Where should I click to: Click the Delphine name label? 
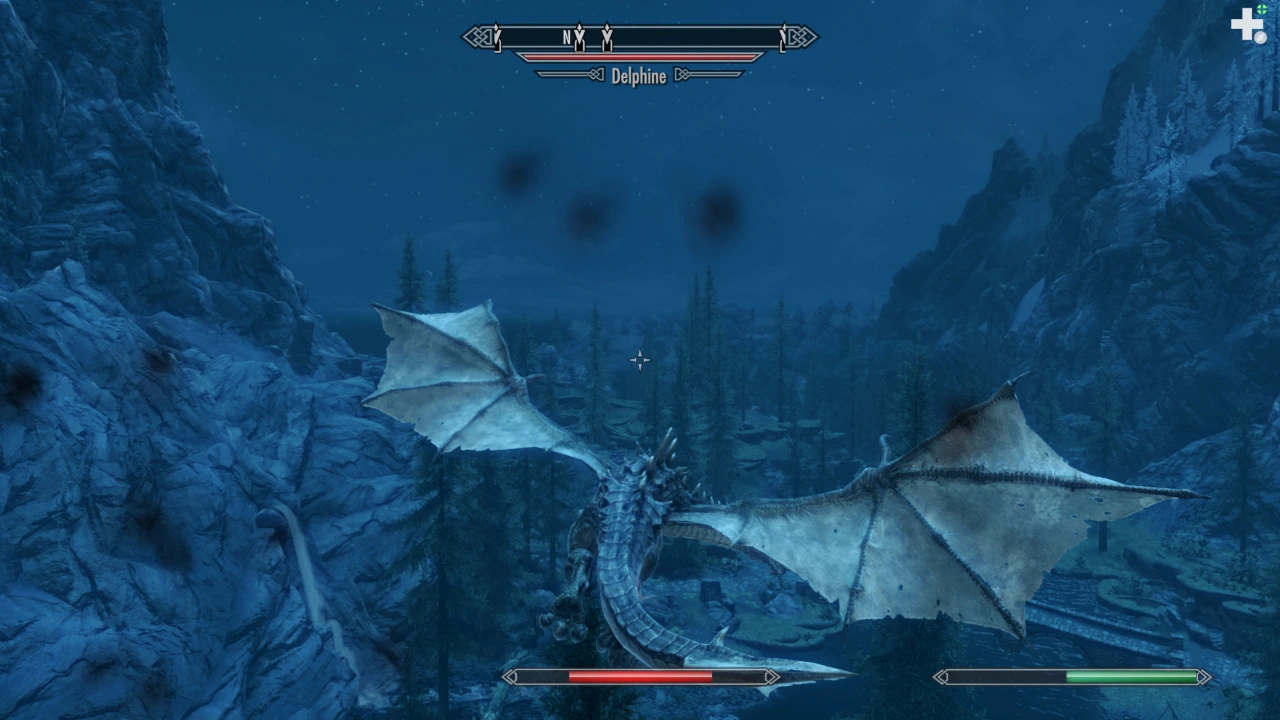pyautogui.click(x=639, y=76)
